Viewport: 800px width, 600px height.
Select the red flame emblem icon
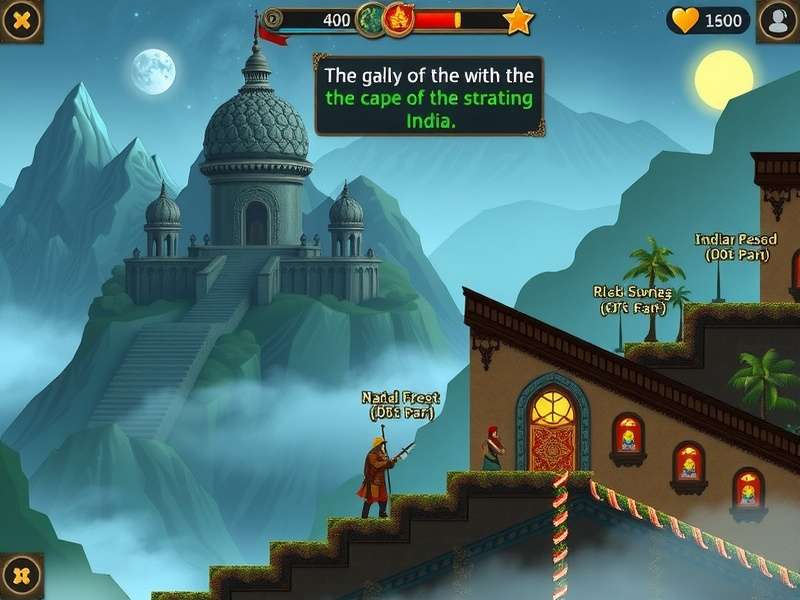click(x=399, y=19)
